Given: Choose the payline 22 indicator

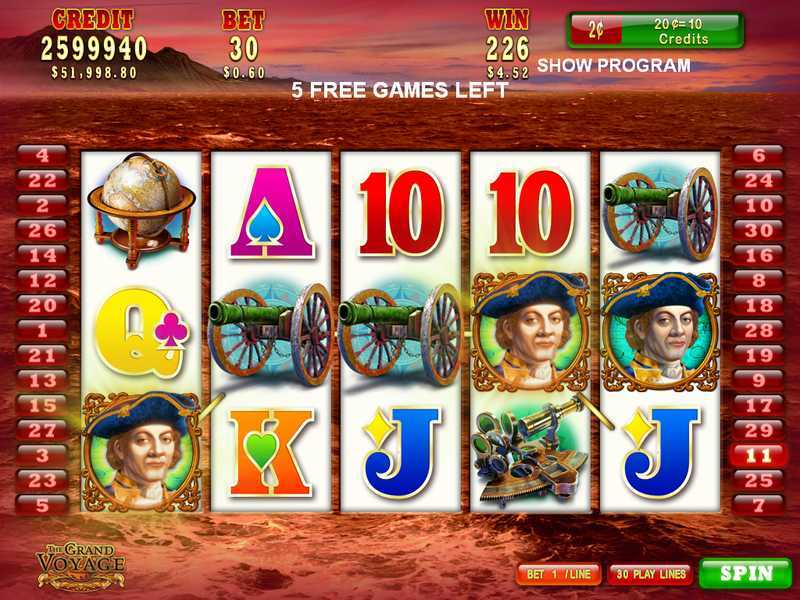Looking at the screenshot, I should [x=43, y=180].
